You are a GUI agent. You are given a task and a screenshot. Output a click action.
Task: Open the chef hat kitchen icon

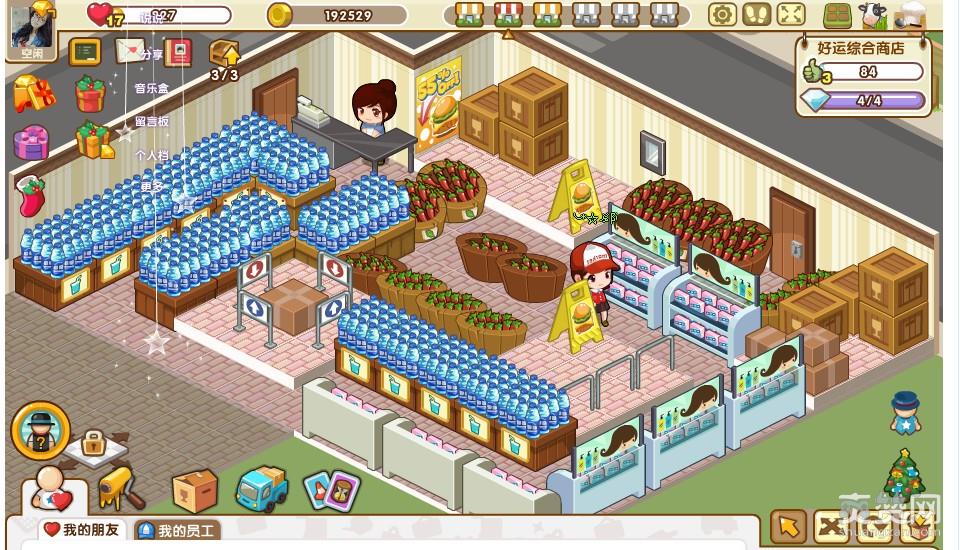(x=912, y=14)
